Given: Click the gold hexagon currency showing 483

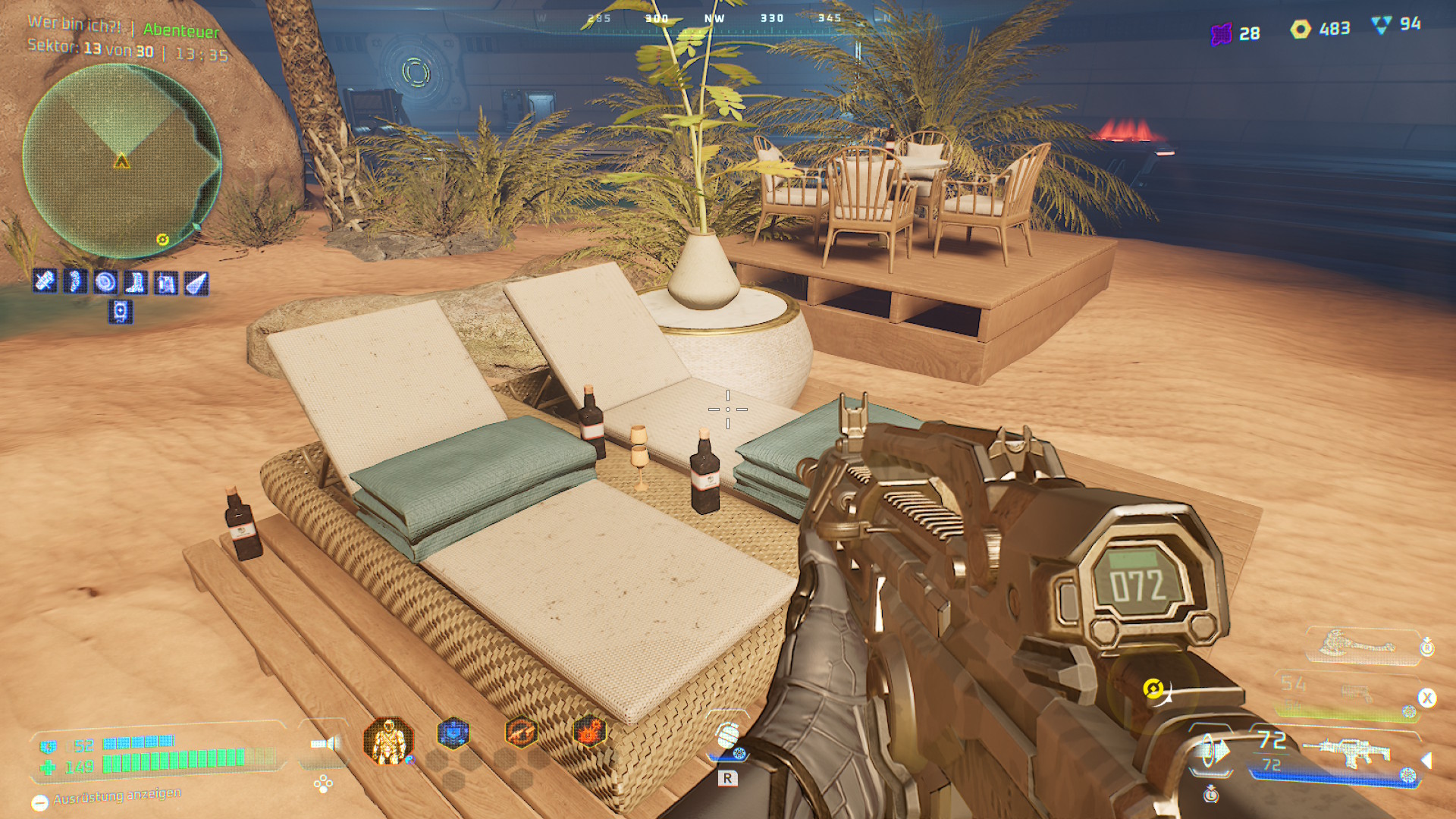Looking at the screenshot, I should coord(1301,30).
